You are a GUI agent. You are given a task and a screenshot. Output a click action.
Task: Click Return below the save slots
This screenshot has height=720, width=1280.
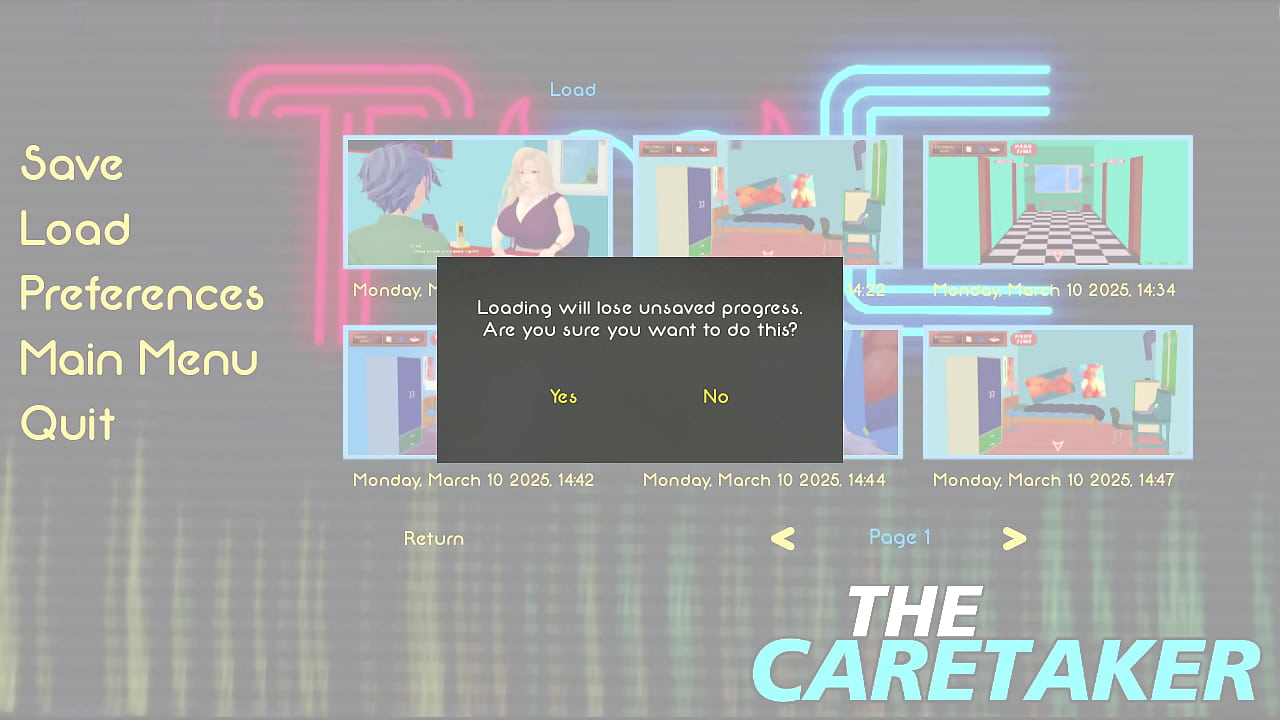pyautogui.click(x=433, y=538)
